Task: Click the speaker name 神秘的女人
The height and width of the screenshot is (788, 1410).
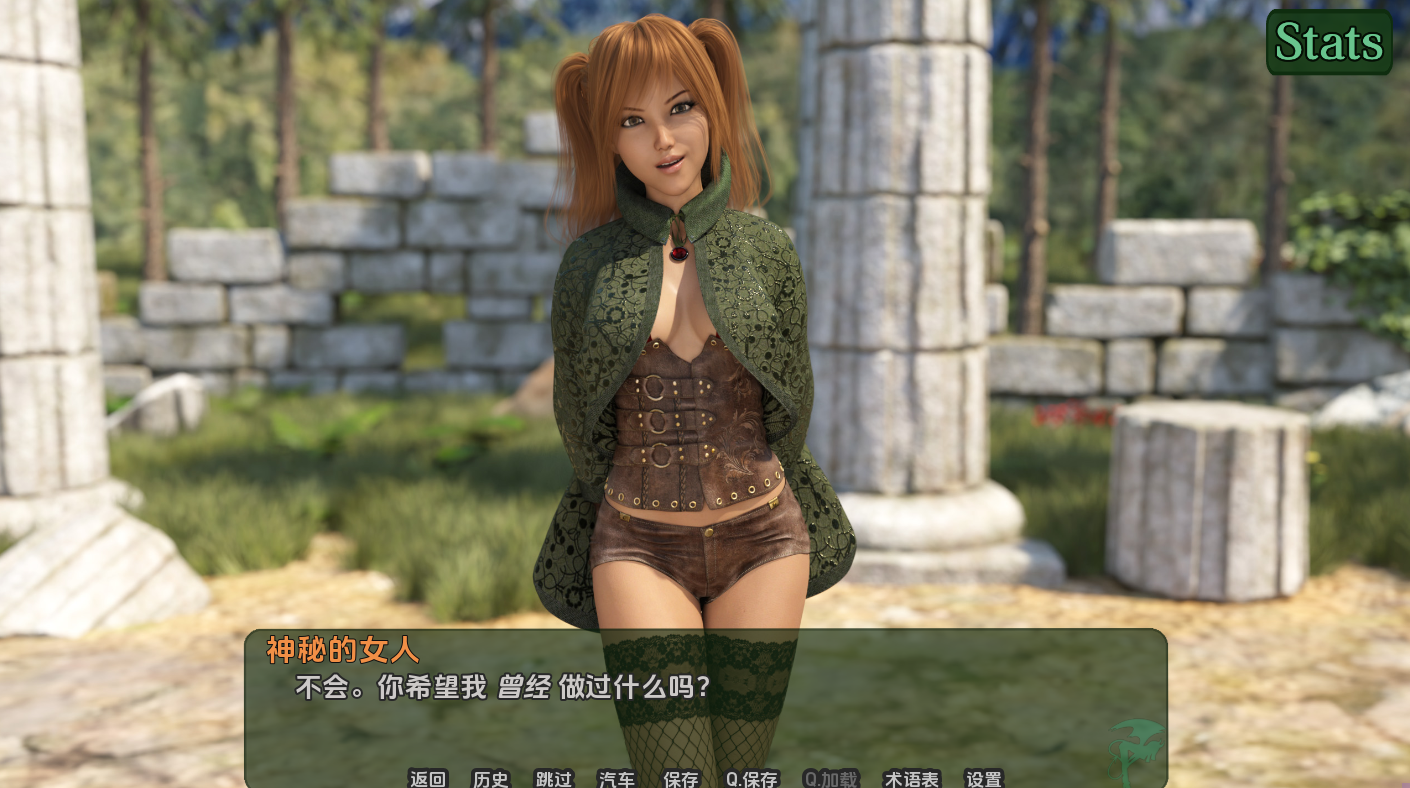Action: [342, 651]
